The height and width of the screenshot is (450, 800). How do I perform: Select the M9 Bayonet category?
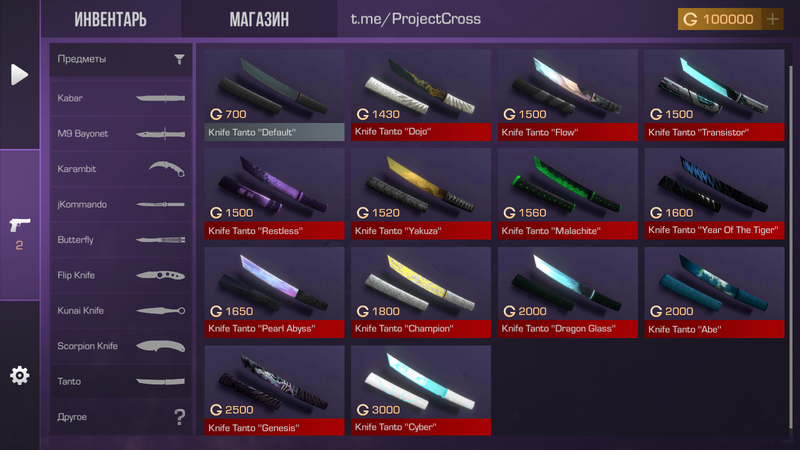point(121,133)
